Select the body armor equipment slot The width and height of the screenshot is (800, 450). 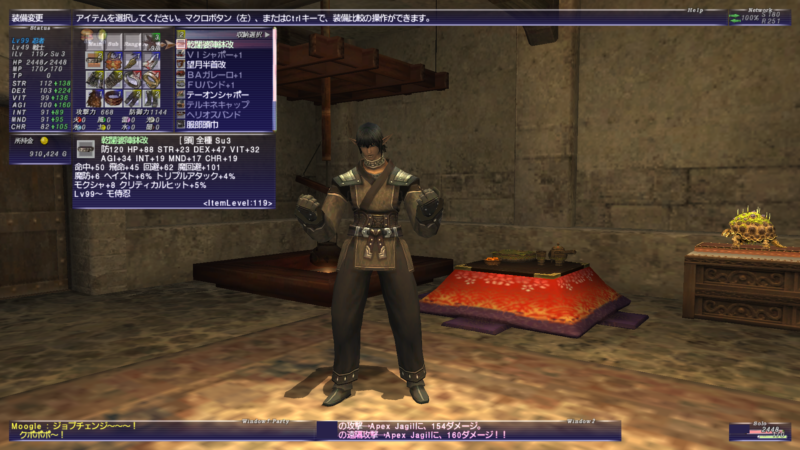93,80
